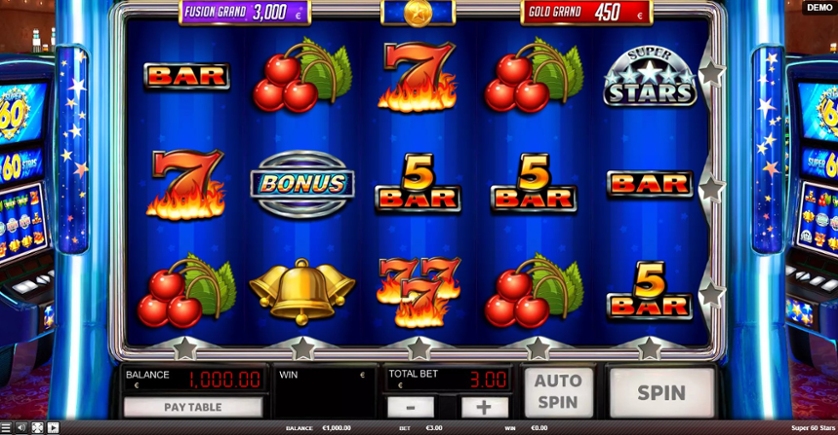The height and width of the screenshot is (435, 838).
Task: Open the Pay Table
Action: point(193,407)
